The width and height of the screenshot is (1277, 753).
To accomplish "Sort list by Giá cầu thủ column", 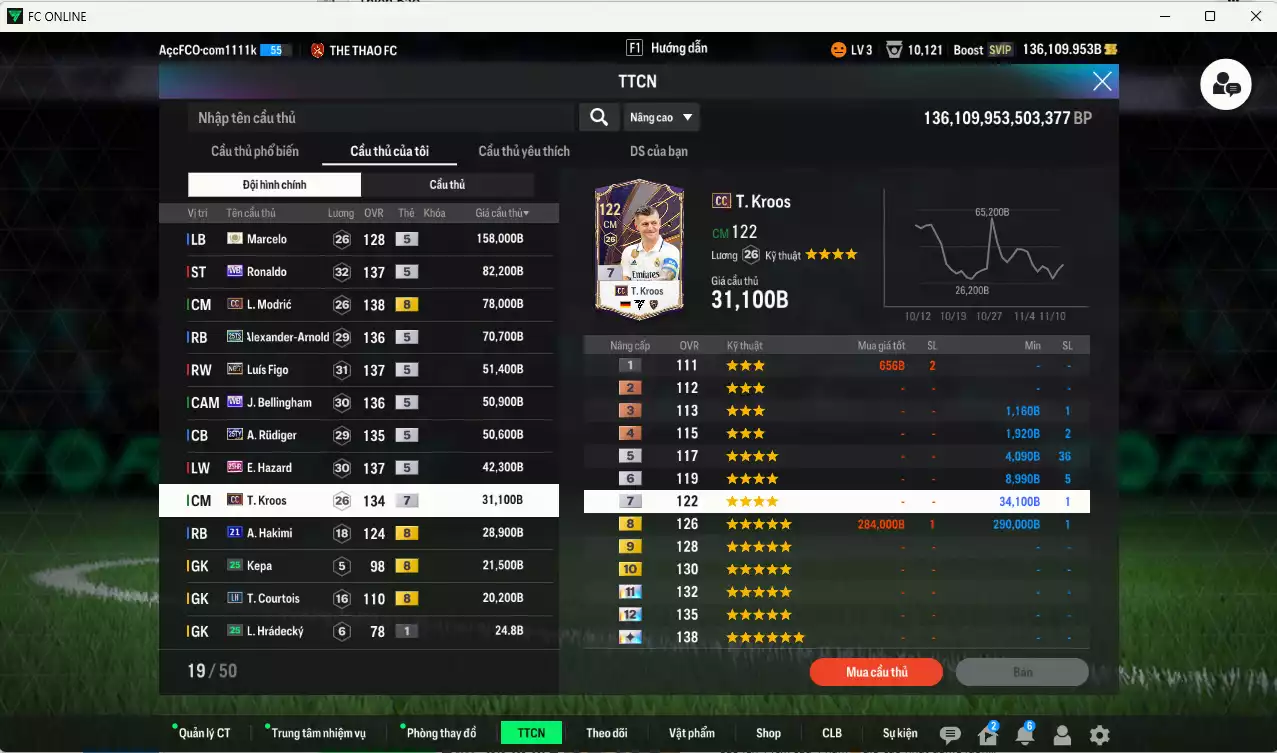I will click(502, 213).
